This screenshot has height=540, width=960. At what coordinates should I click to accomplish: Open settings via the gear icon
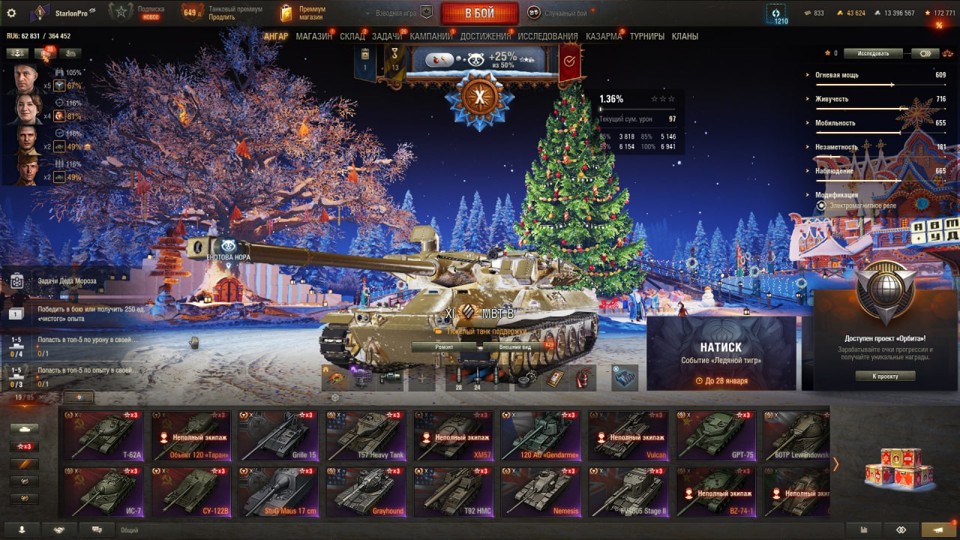tap(11, 12)
